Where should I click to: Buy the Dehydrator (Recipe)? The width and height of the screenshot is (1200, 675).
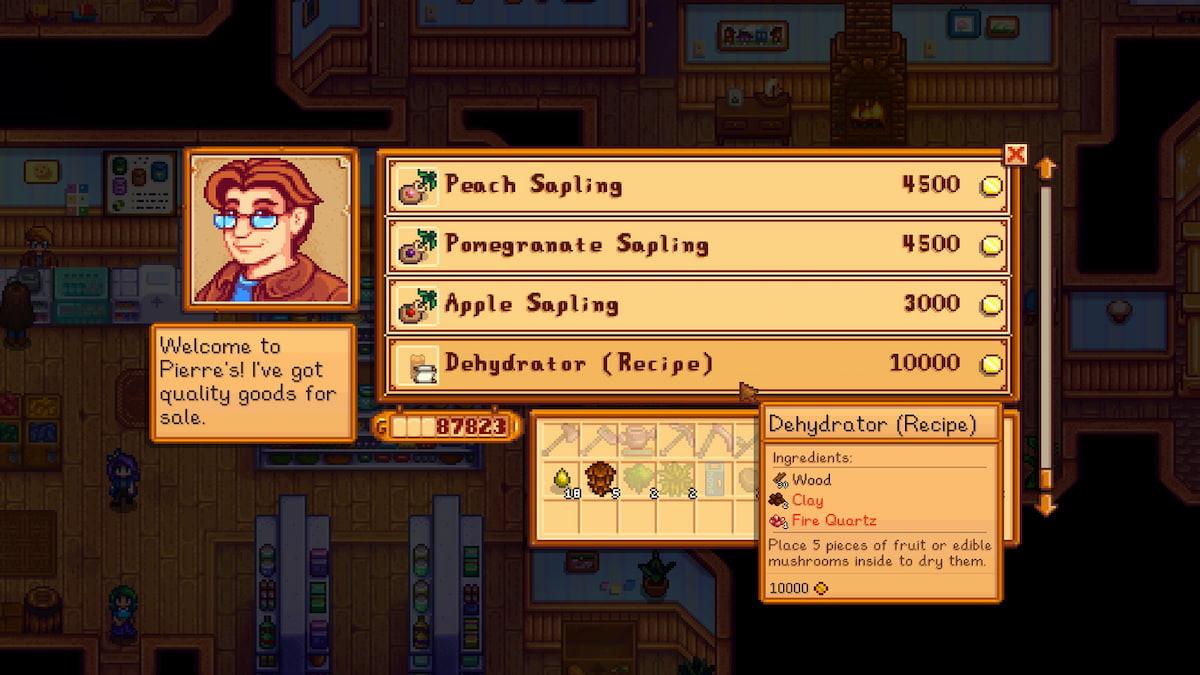tap(698, 363)
